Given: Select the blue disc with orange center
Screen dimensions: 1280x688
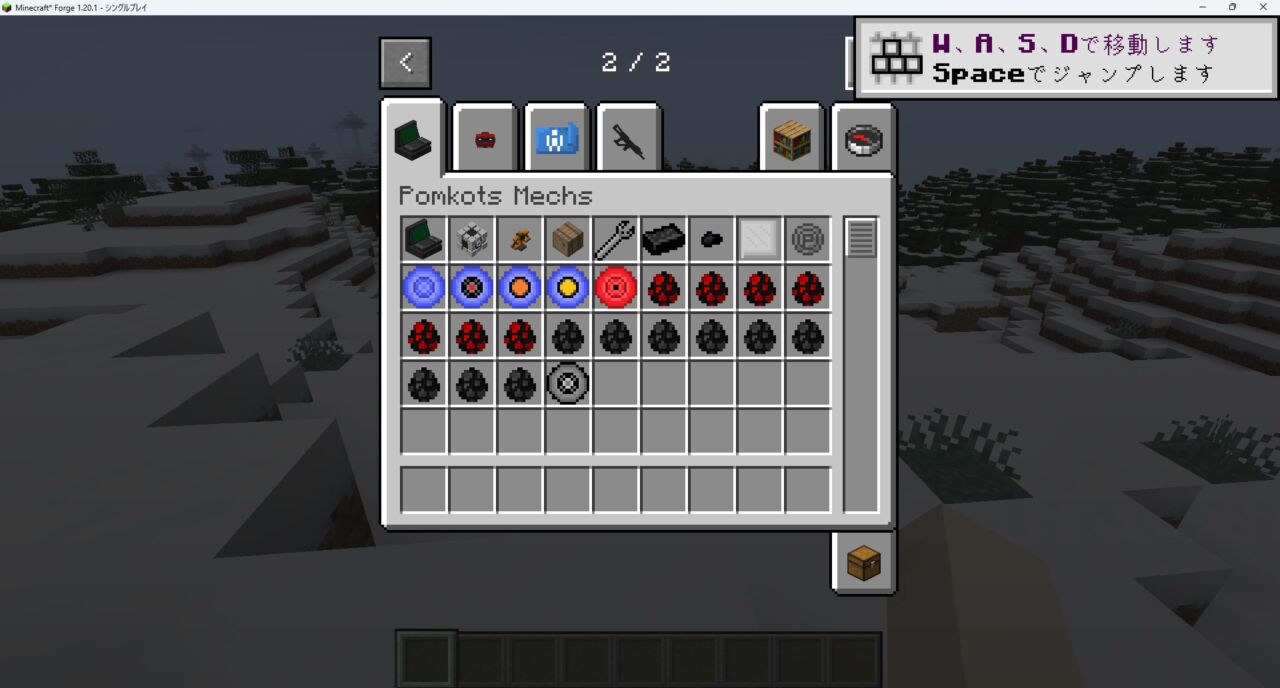Looking at the screenshot, I should click(520, 288).
